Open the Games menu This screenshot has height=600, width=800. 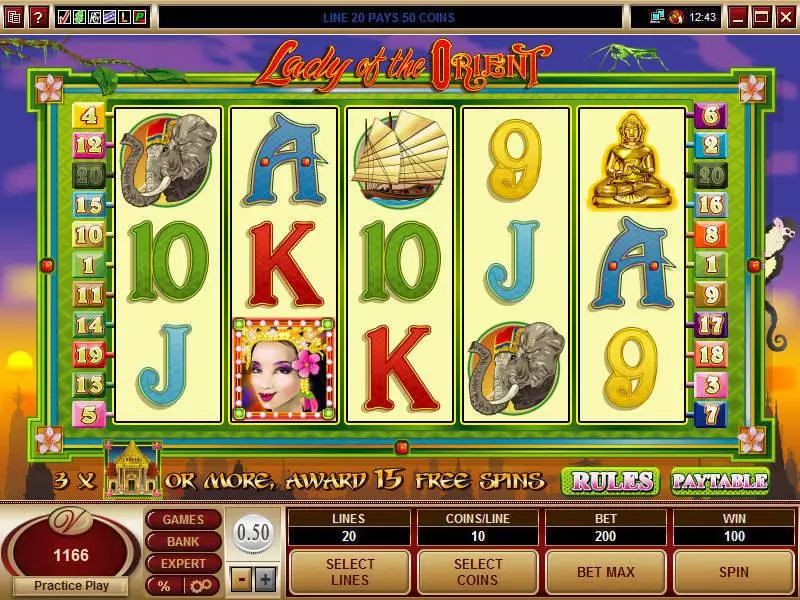coord(183,520)
